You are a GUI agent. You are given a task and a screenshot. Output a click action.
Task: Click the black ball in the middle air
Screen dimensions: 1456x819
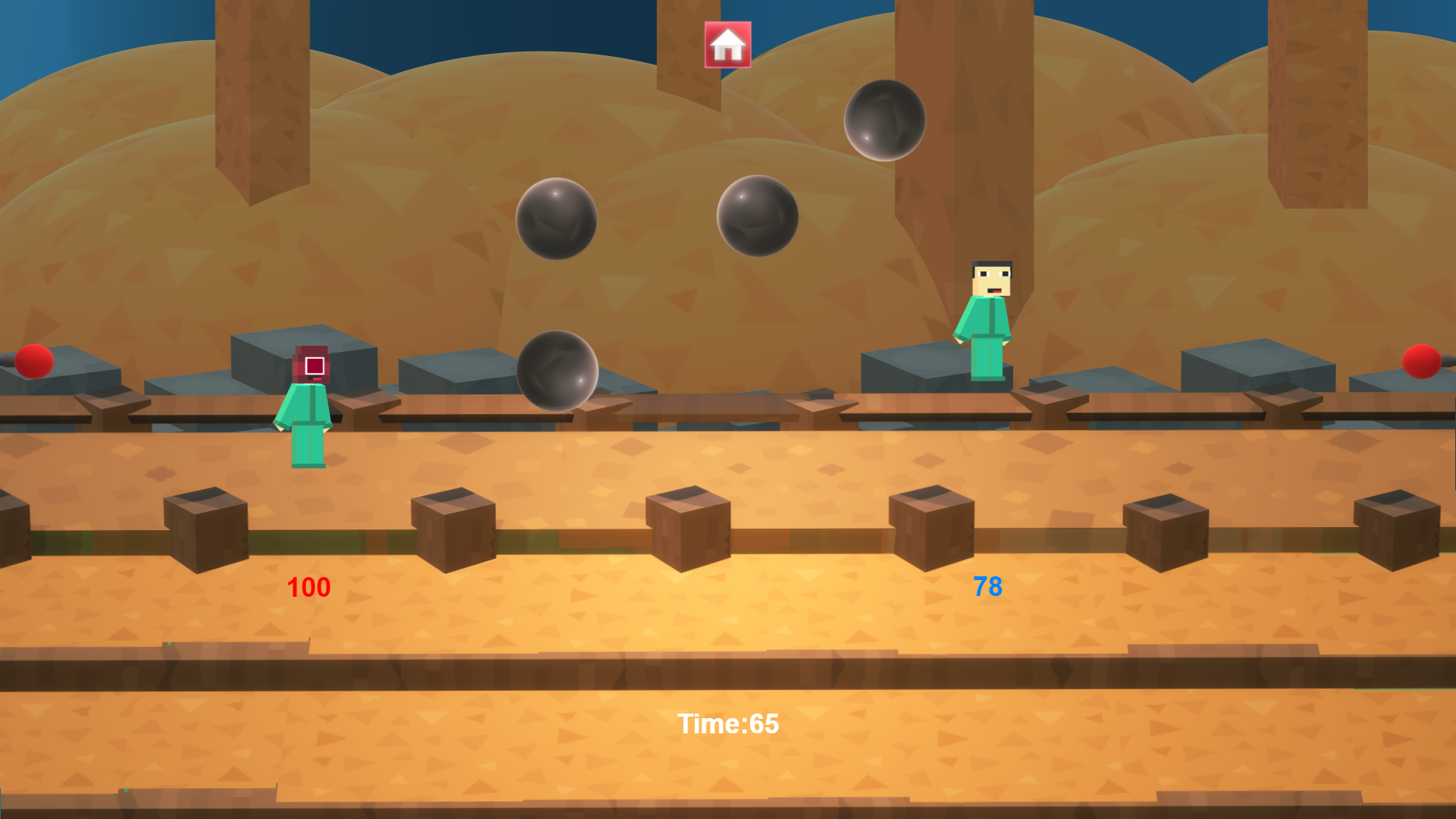[x=758, y=216]
